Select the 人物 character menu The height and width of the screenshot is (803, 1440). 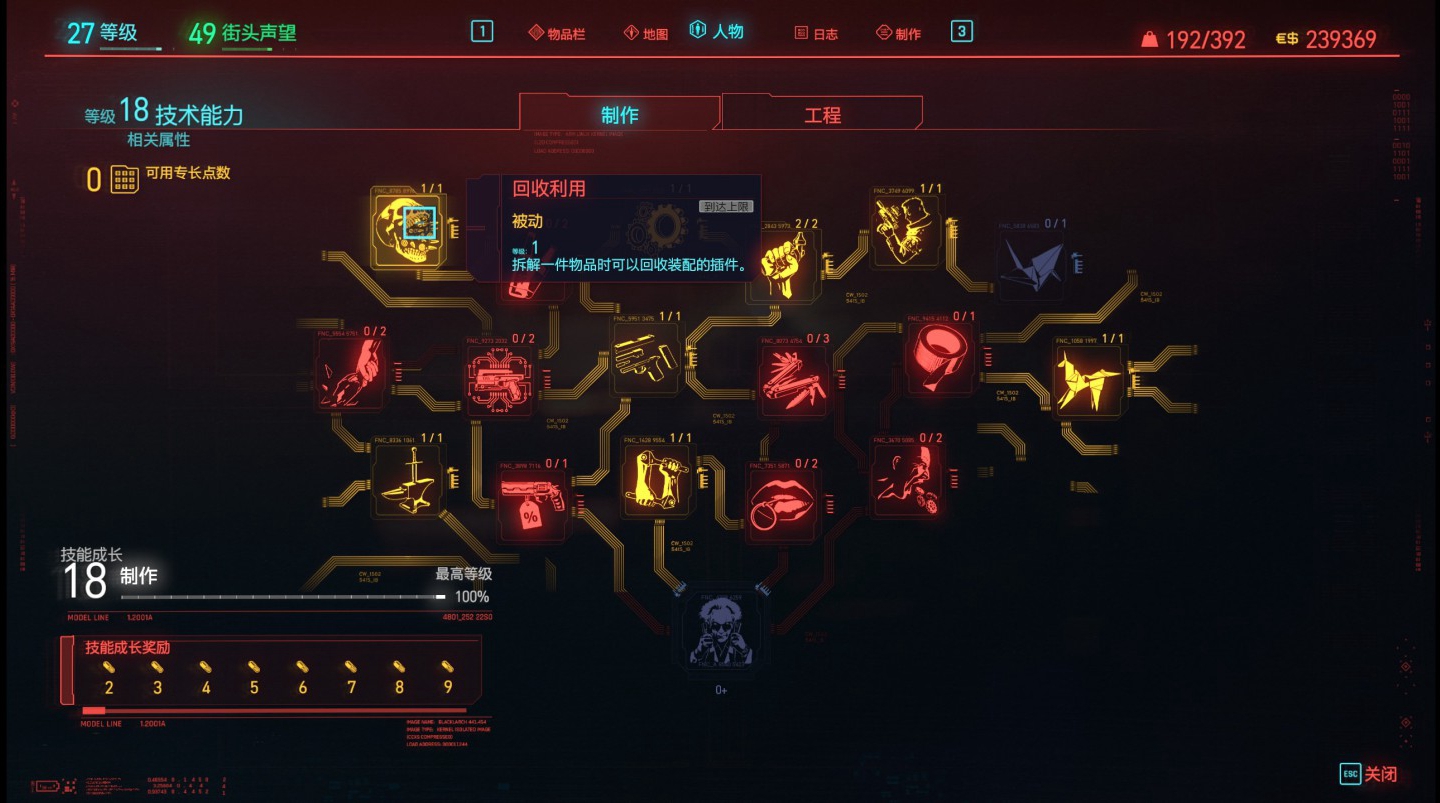click(717, 32)
